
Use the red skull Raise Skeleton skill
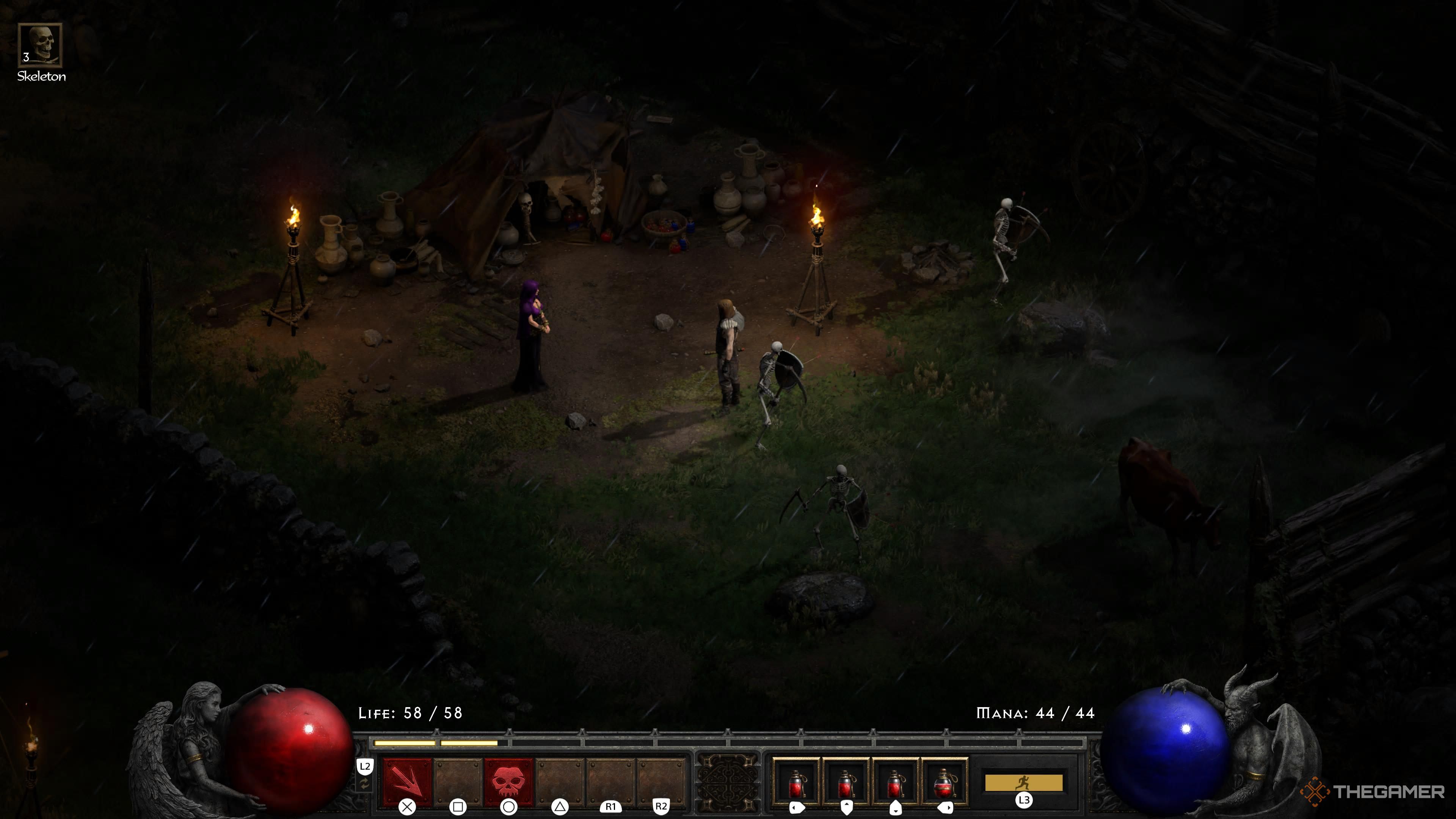tap(508, 782)
